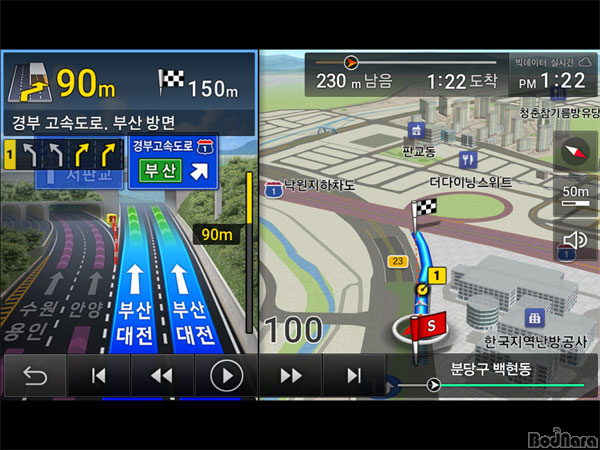Rewind the route simulation
Image resolution: width=600 pixels, height=450 pixels.
(161, 376)
